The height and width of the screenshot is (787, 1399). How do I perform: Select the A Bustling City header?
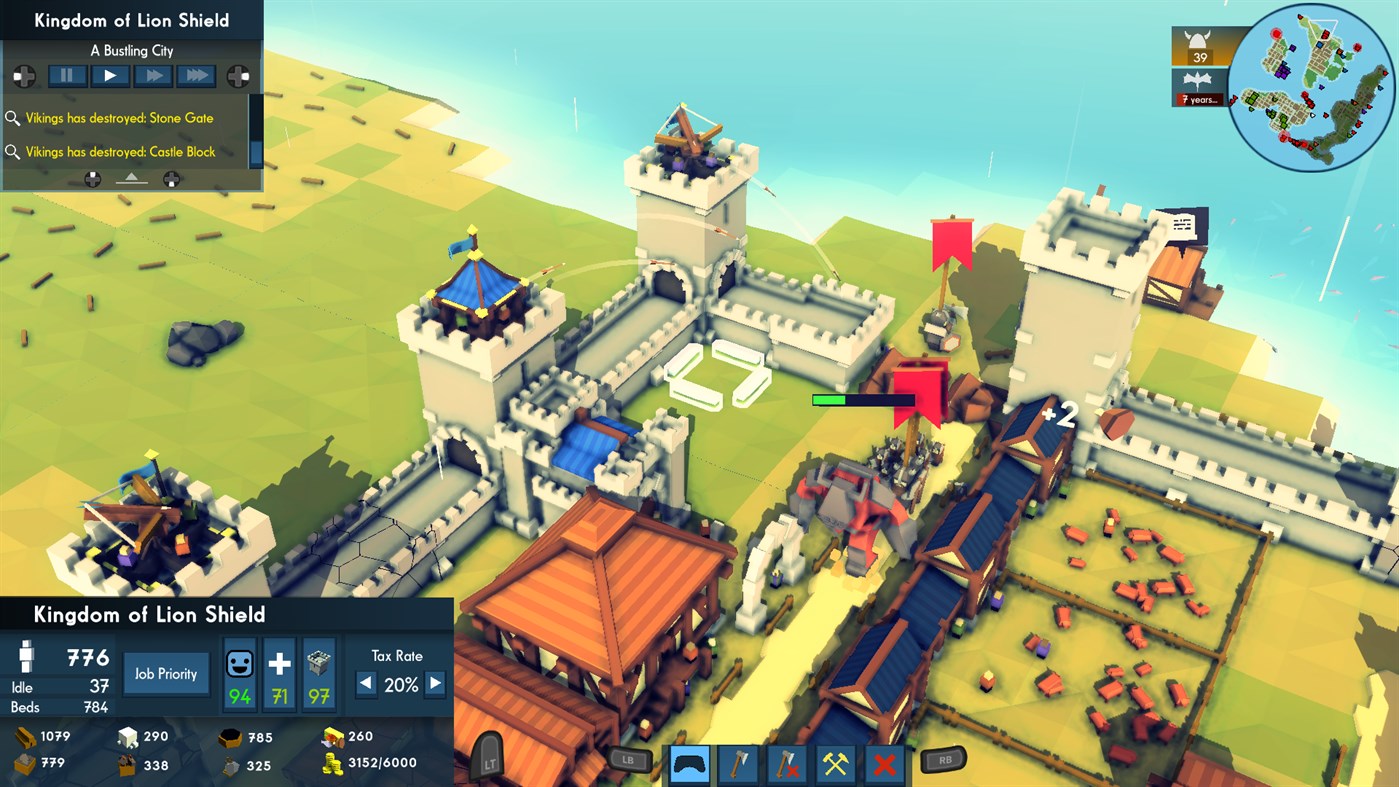pos(131,50)
